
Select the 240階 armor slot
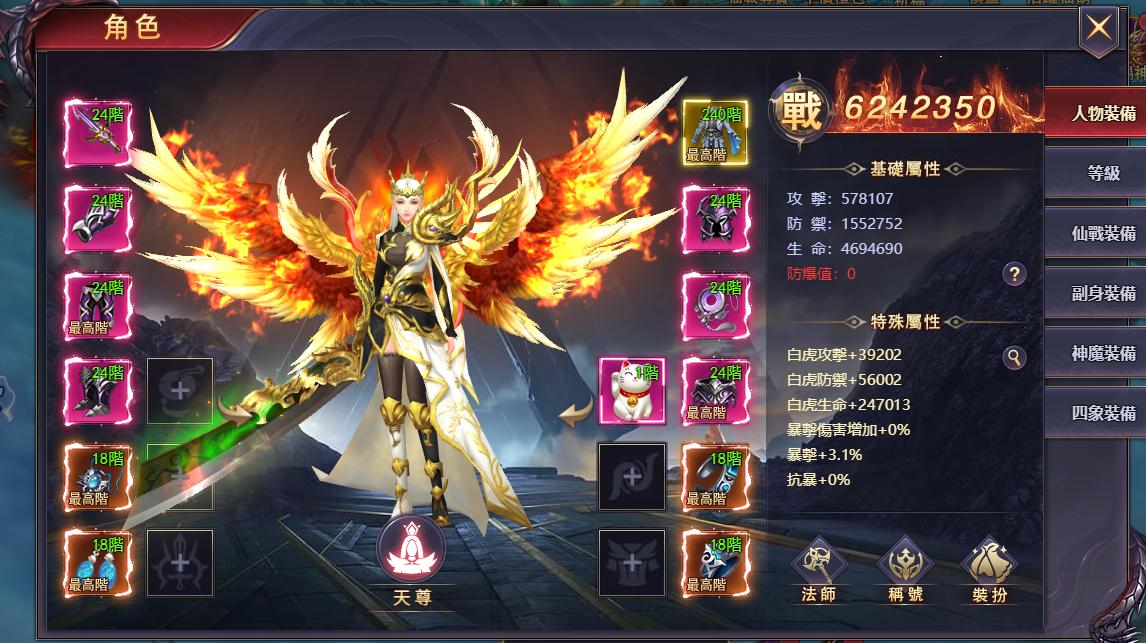click(714, 132)
